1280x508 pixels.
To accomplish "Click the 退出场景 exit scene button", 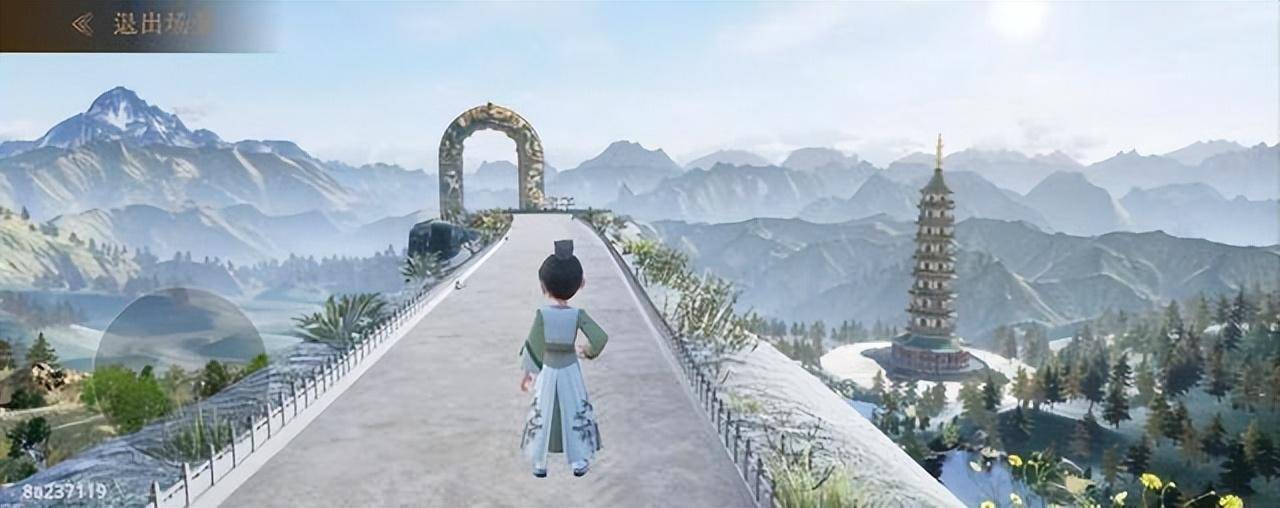I will pyautogui.click(x=140, y=24).
